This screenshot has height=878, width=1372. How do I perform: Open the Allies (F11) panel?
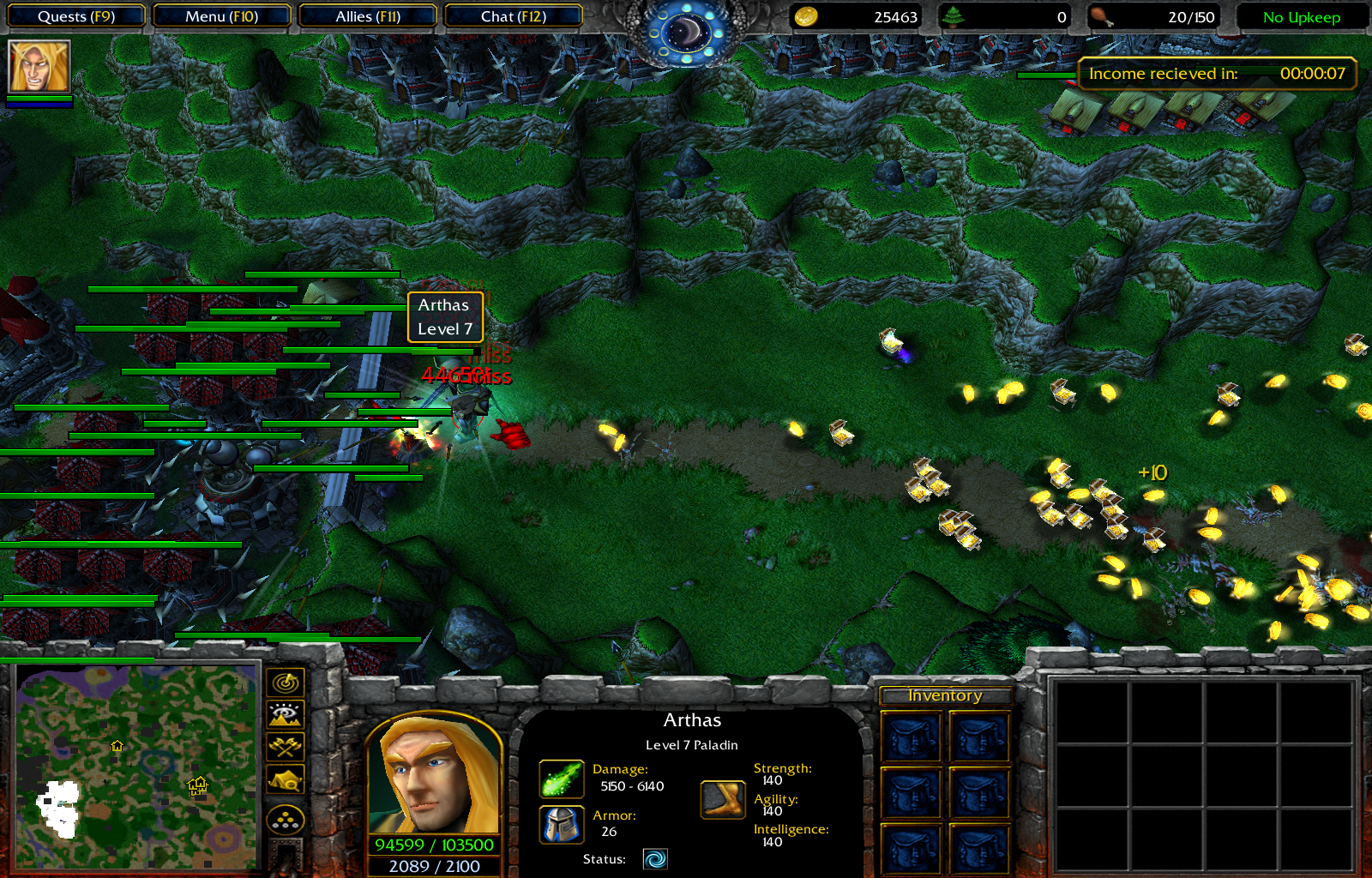[x=368, y=16]
